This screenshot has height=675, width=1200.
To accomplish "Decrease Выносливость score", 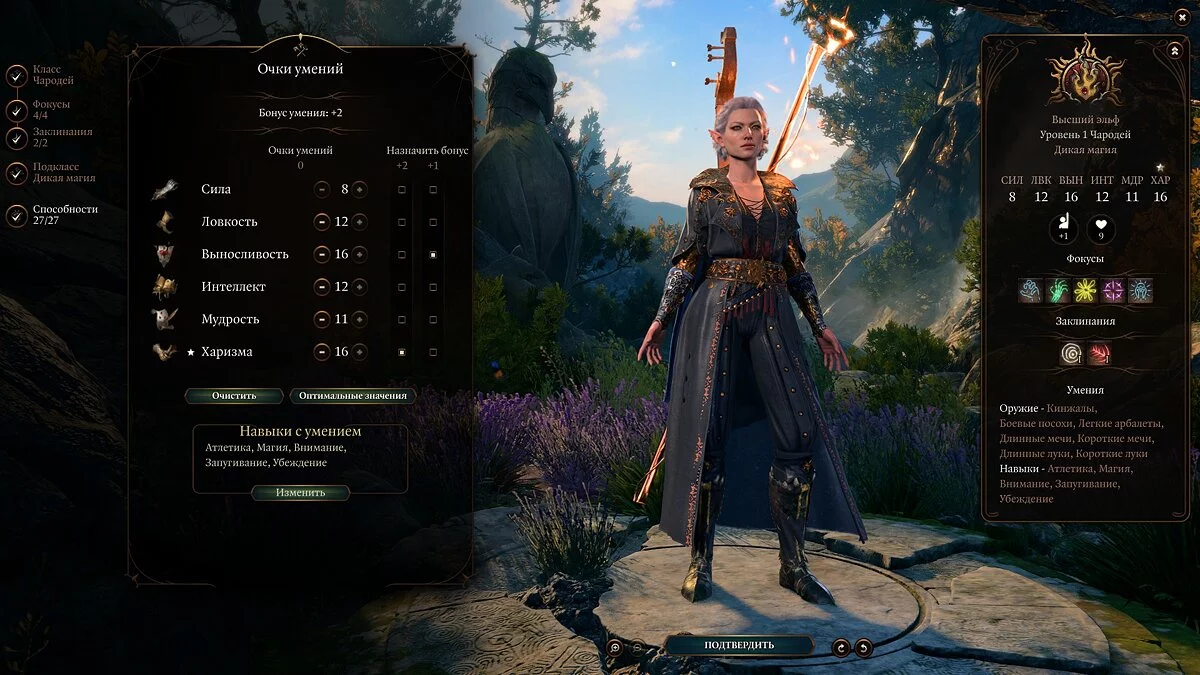I will point(322,254).
